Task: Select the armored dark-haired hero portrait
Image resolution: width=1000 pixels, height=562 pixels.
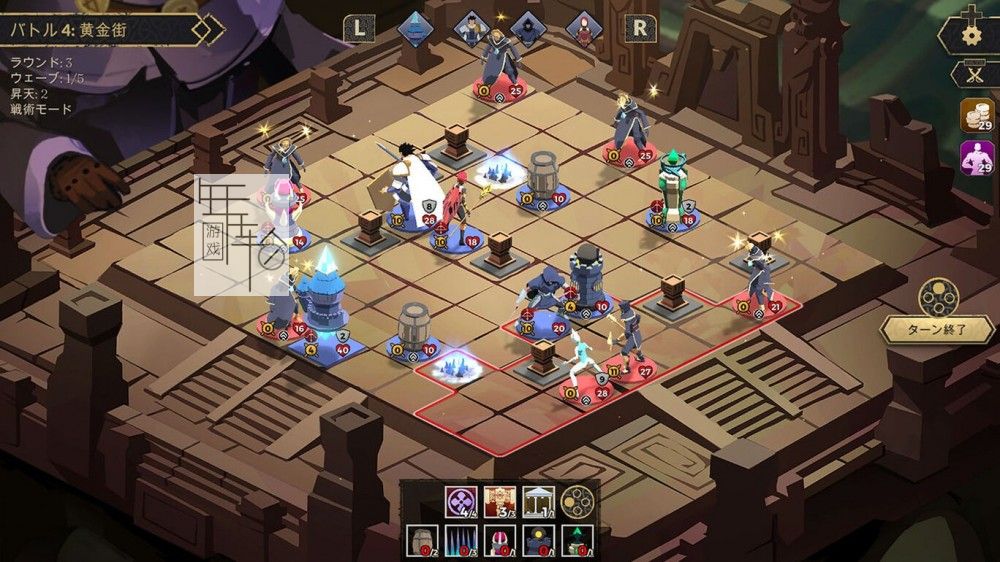Action: point(471,27)
